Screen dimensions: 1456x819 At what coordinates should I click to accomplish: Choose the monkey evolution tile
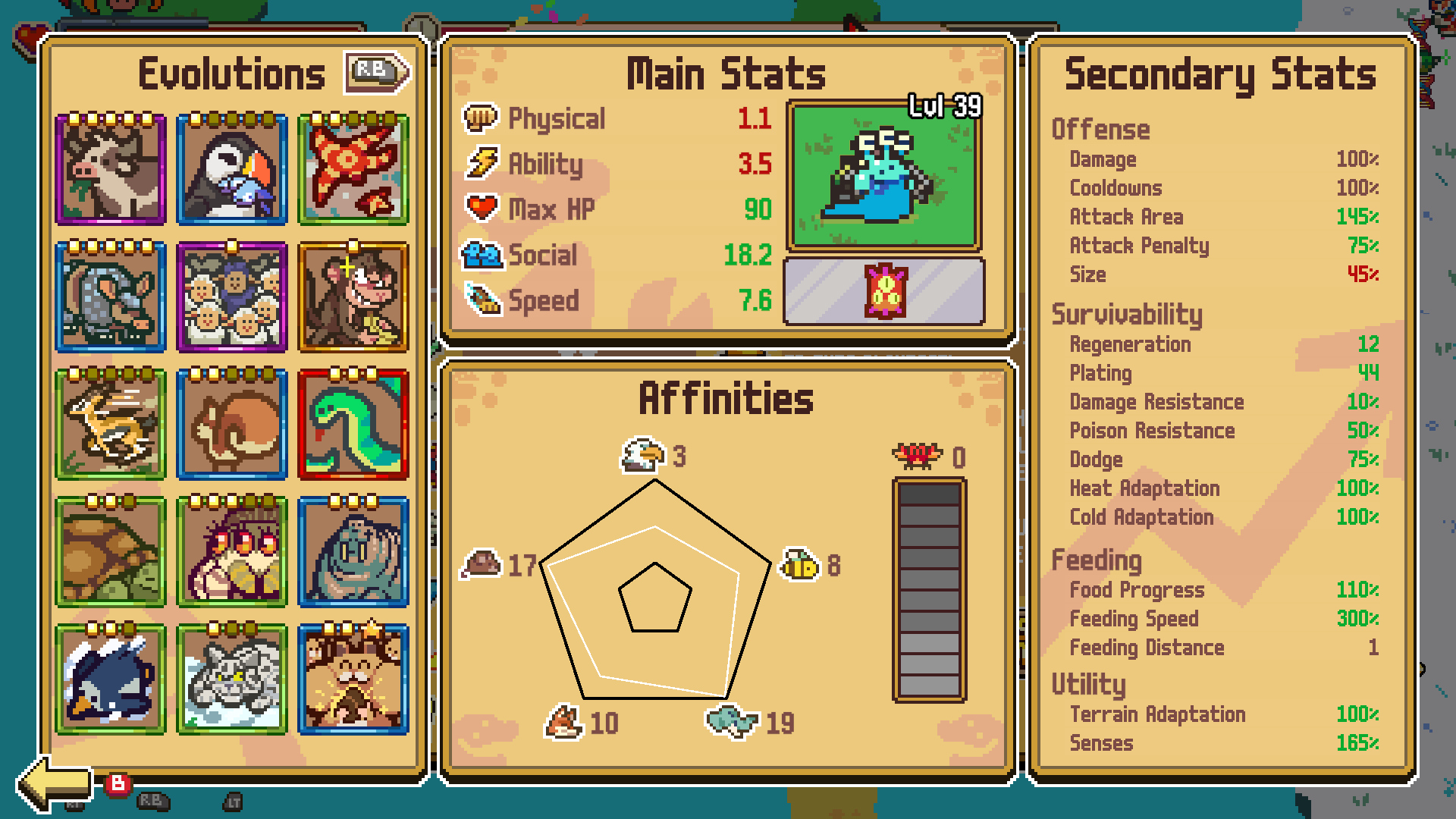[x=353, y=298]
